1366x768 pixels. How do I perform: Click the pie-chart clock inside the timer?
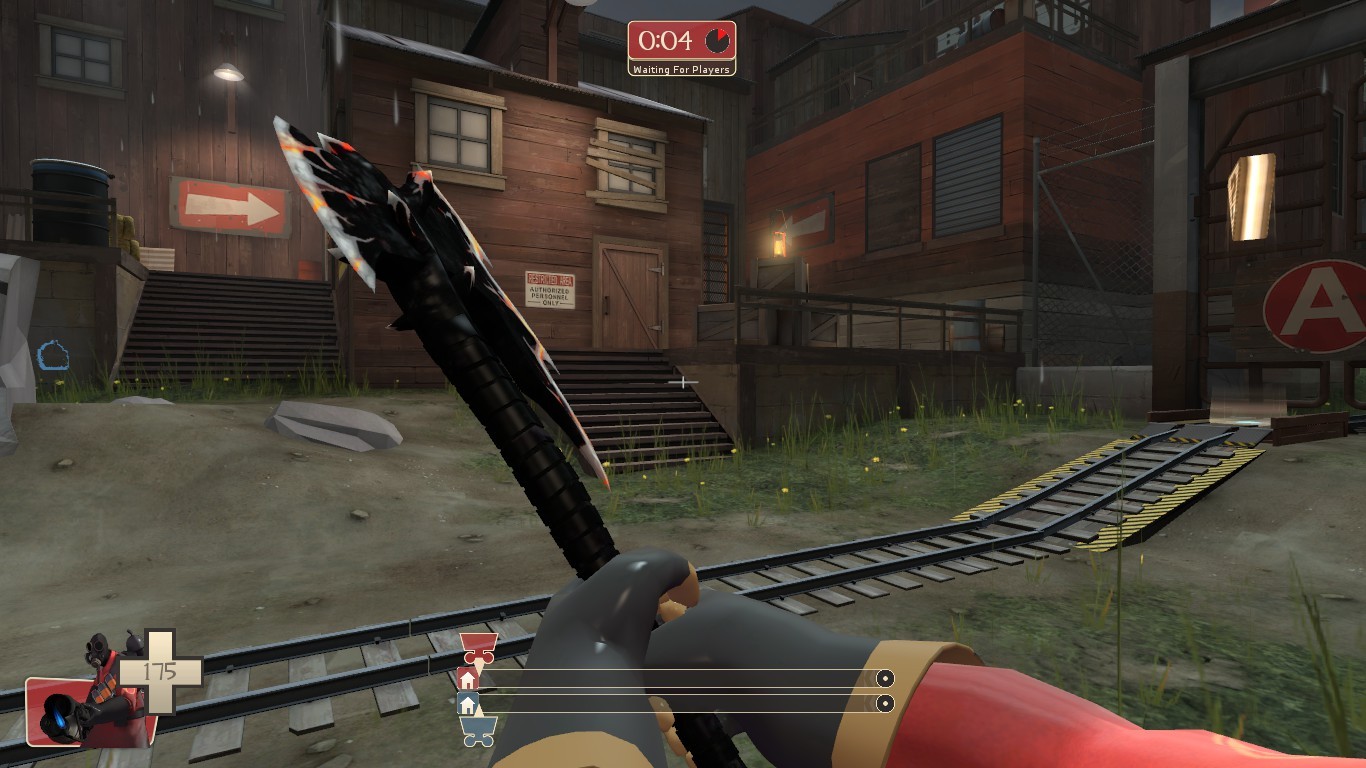pos(716,40)
